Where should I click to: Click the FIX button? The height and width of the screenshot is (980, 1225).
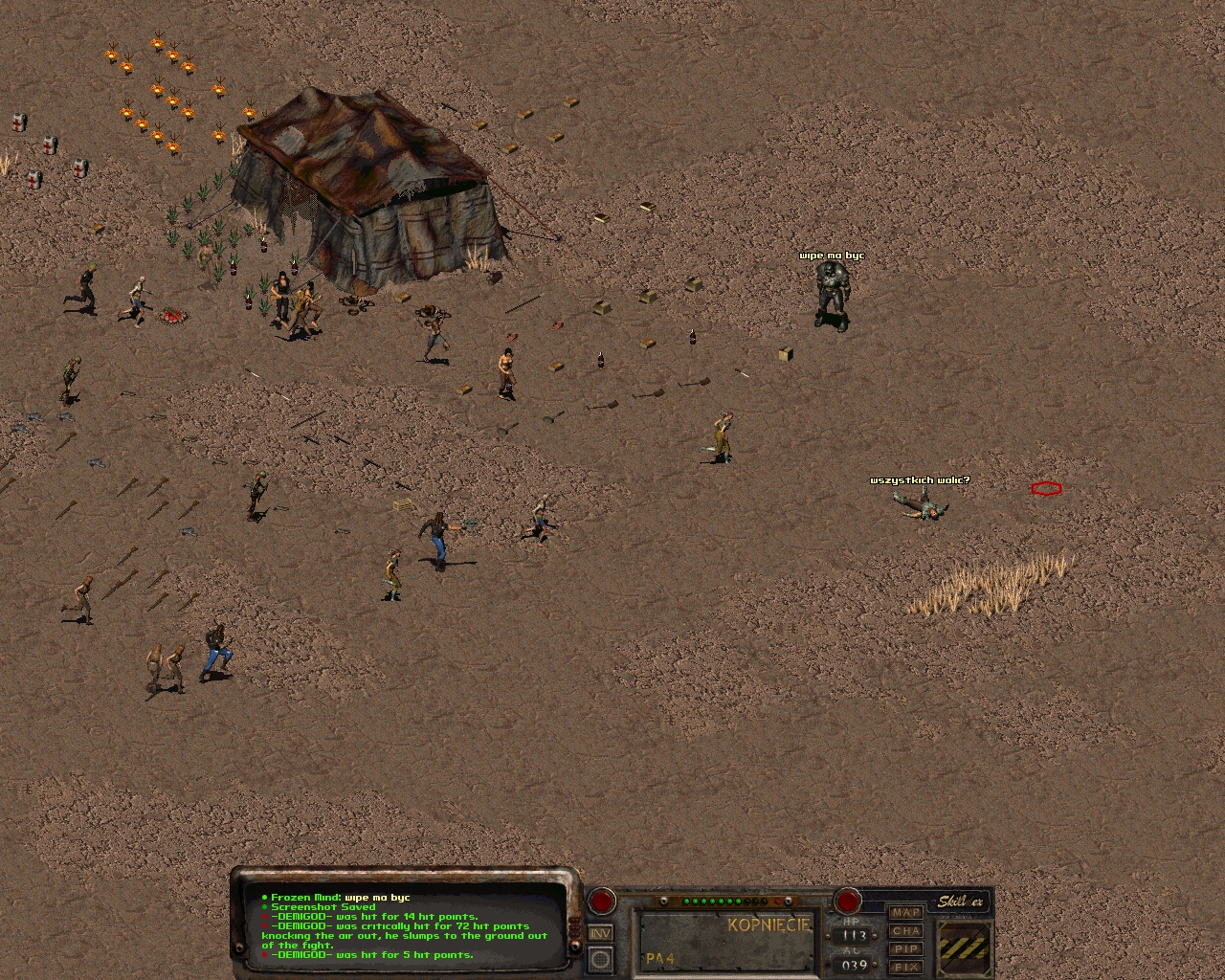point(905,967)
